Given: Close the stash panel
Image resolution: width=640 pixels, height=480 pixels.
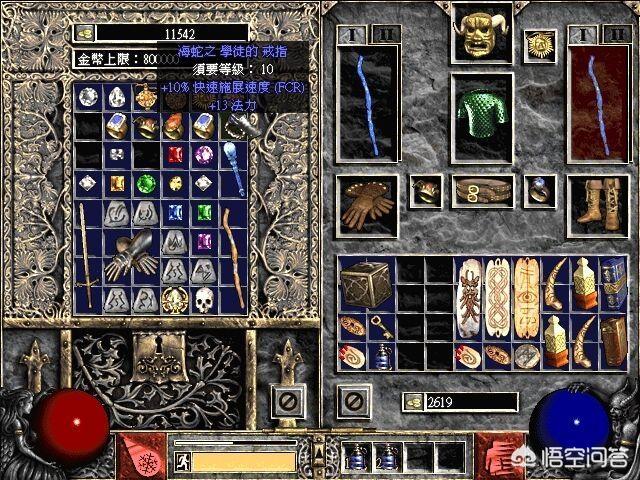Looking at the screenshot, I should click(x=288, y=403).
